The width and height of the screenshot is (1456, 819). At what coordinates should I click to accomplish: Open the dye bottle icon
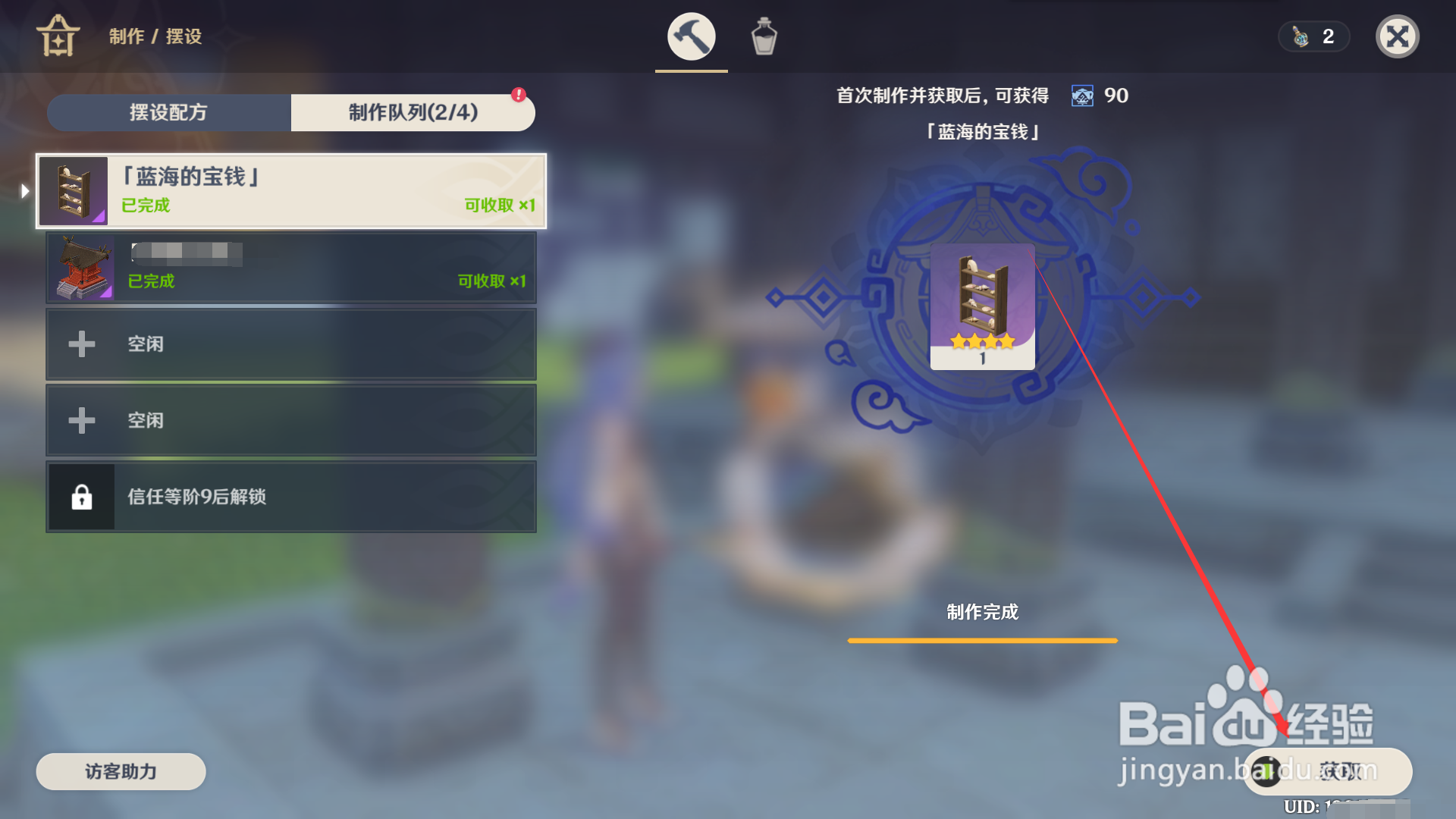point(764,36)
